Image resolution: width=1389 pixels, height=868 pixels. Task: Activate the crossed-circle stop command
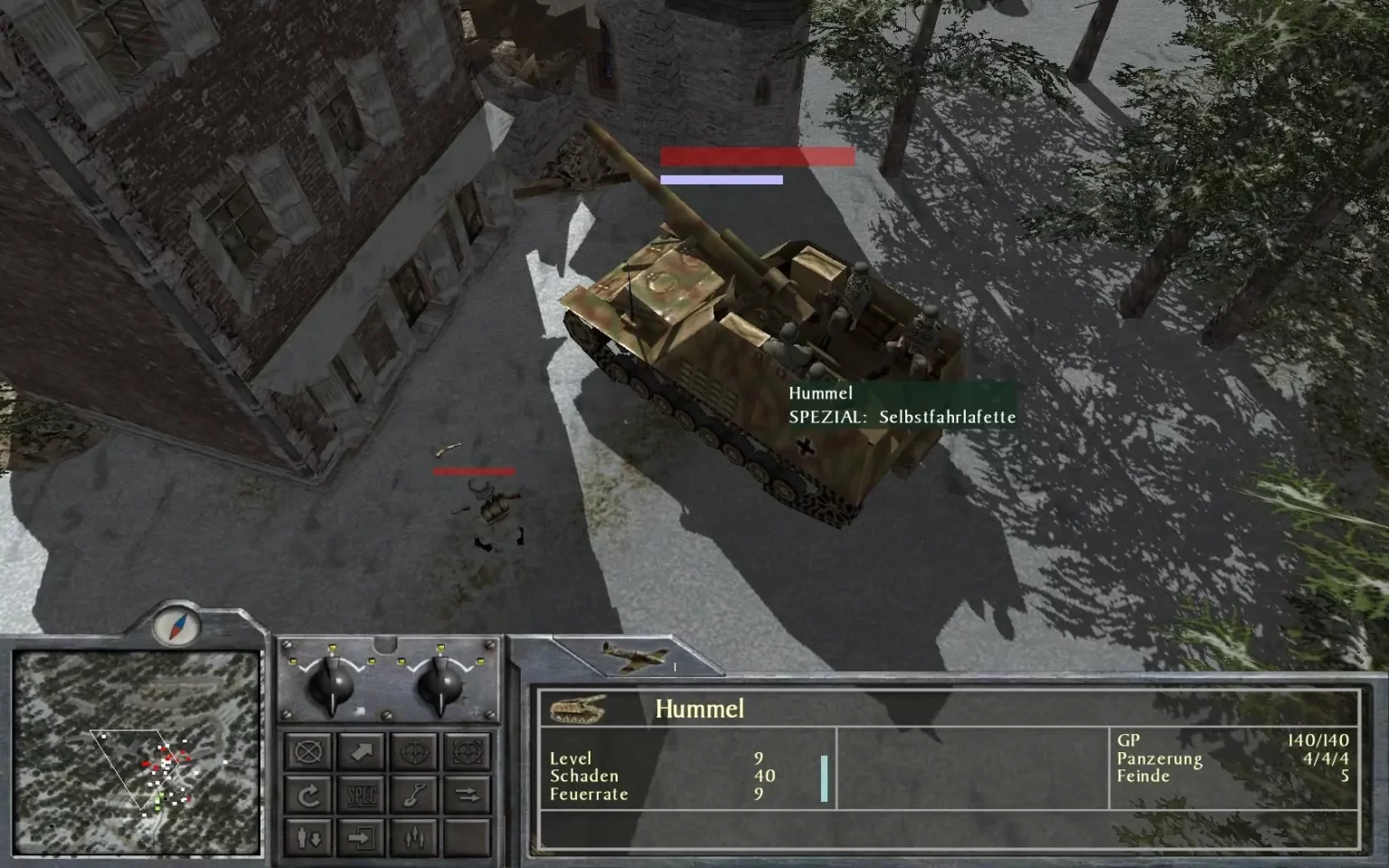click(x=308, y=751)
